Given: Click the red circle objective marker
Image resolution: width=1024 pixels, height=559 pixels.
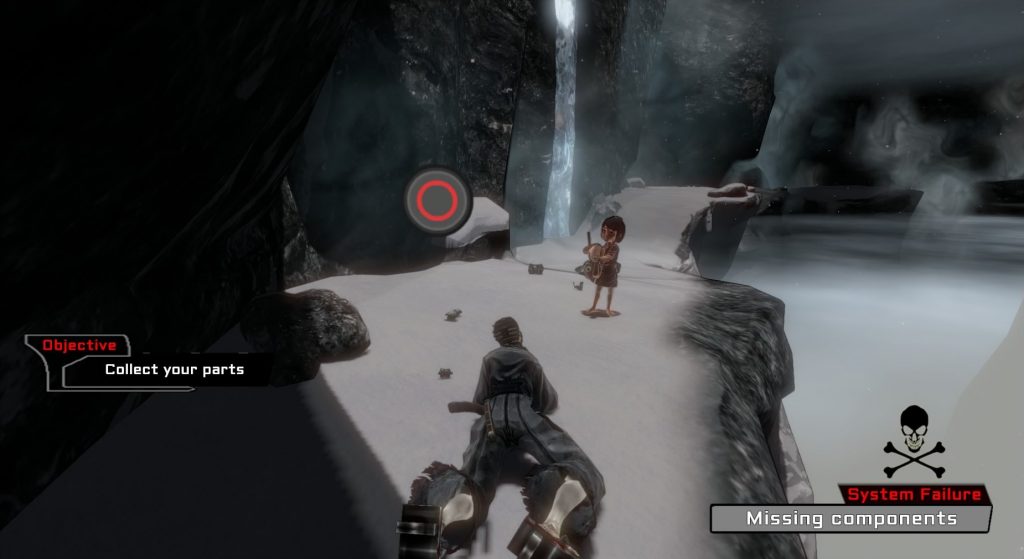Looking at the screenshot, I should click(438, 201).
